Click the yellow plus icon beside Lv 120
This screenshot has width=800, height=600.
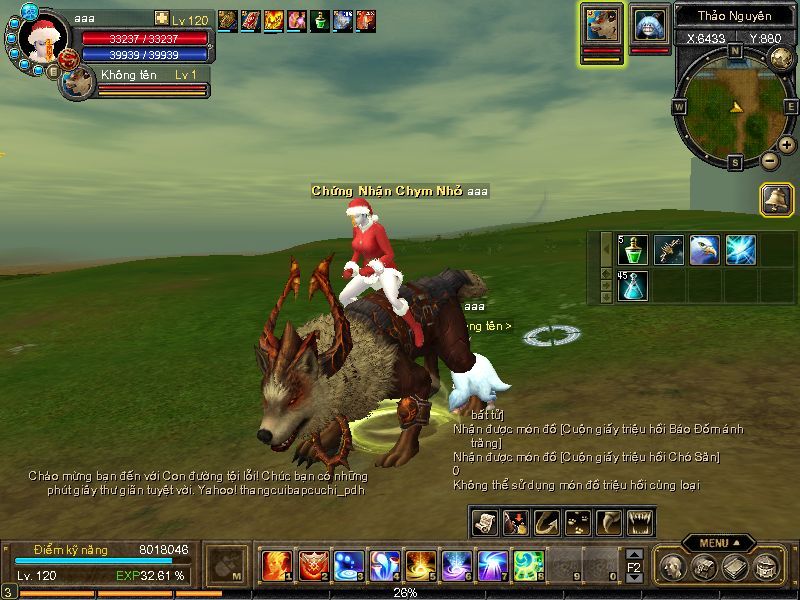(x=162, y=19)
